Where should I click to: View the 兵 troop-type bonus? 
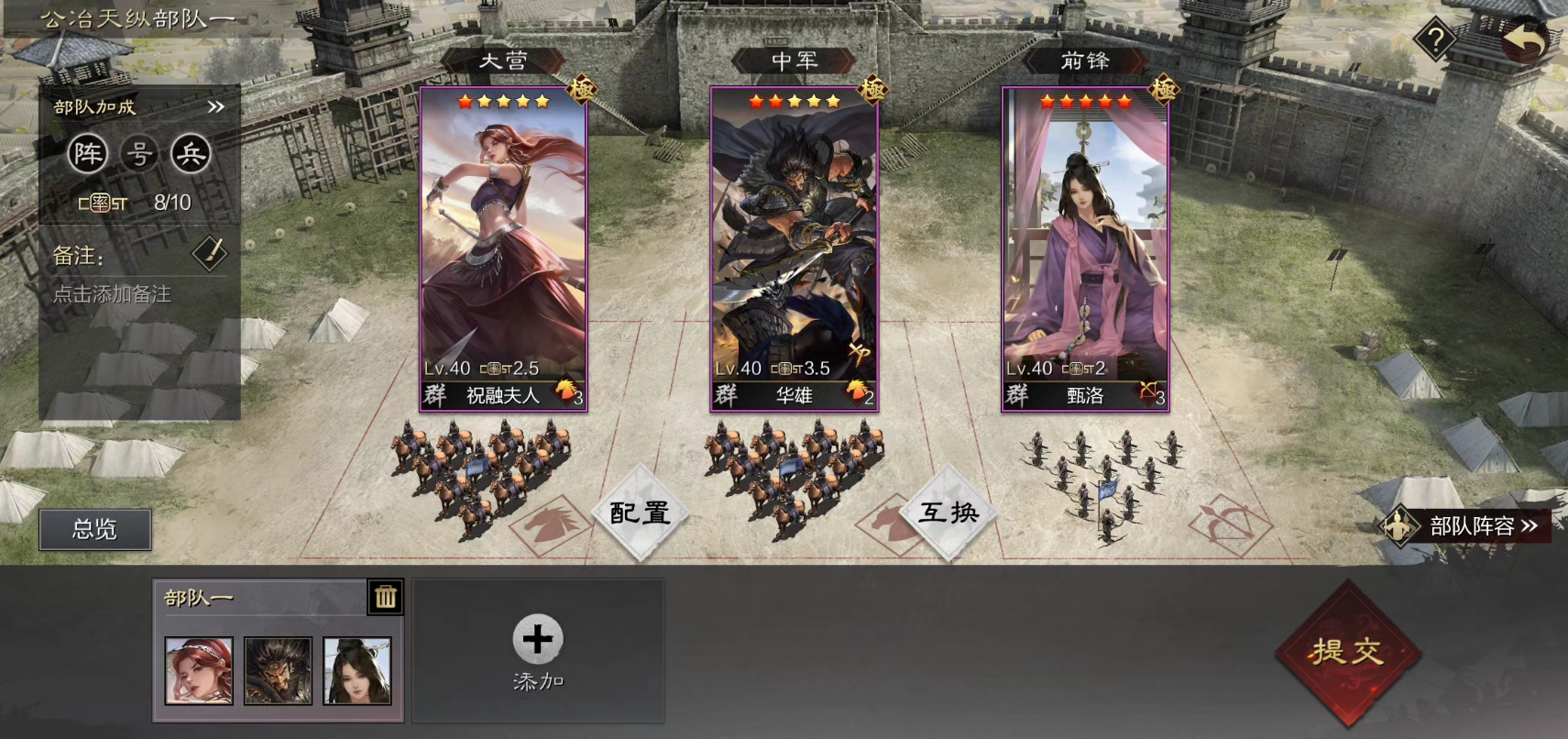191,154
